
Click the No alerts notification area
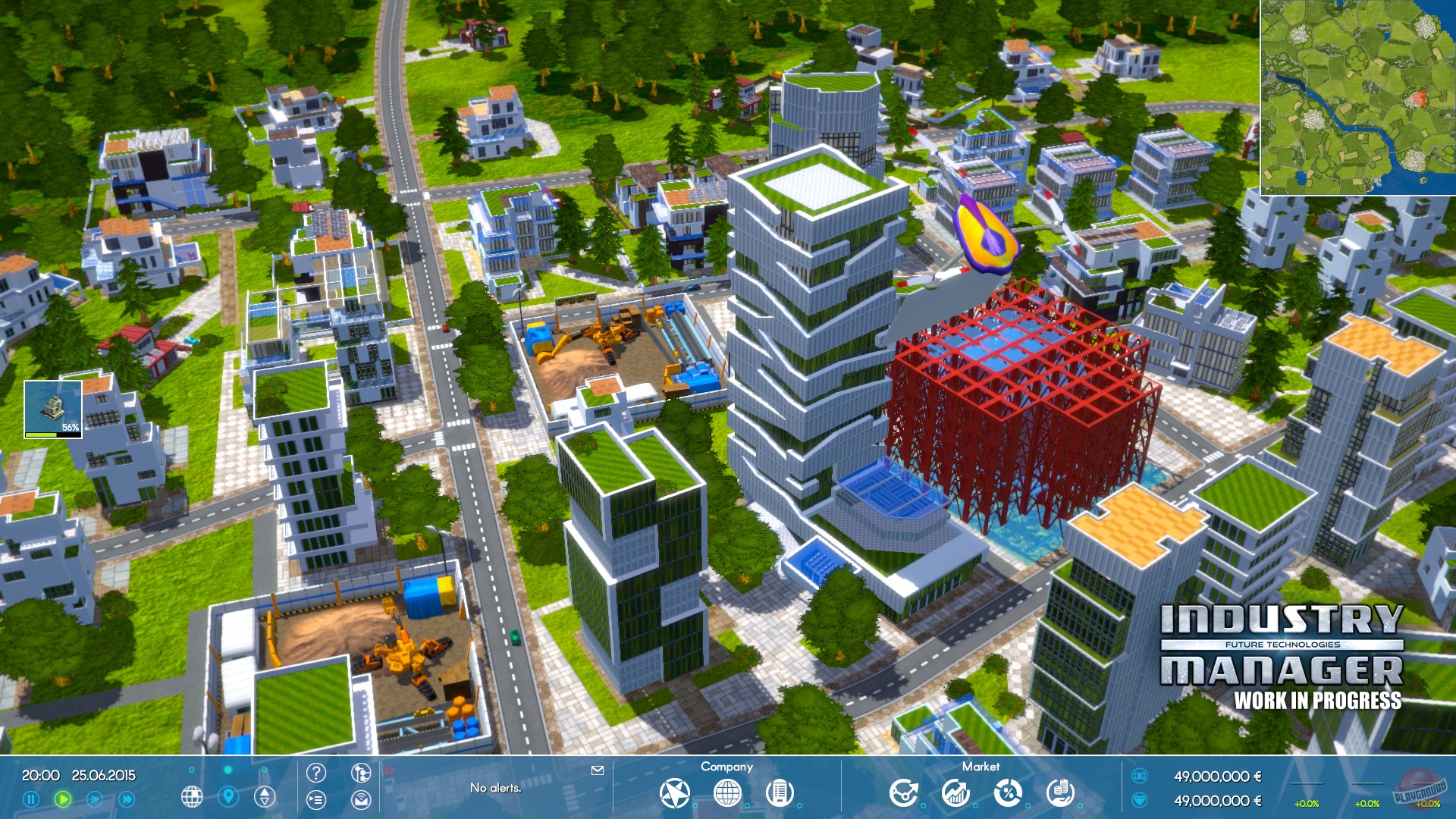pyautogui.click(x=495, y=787)
